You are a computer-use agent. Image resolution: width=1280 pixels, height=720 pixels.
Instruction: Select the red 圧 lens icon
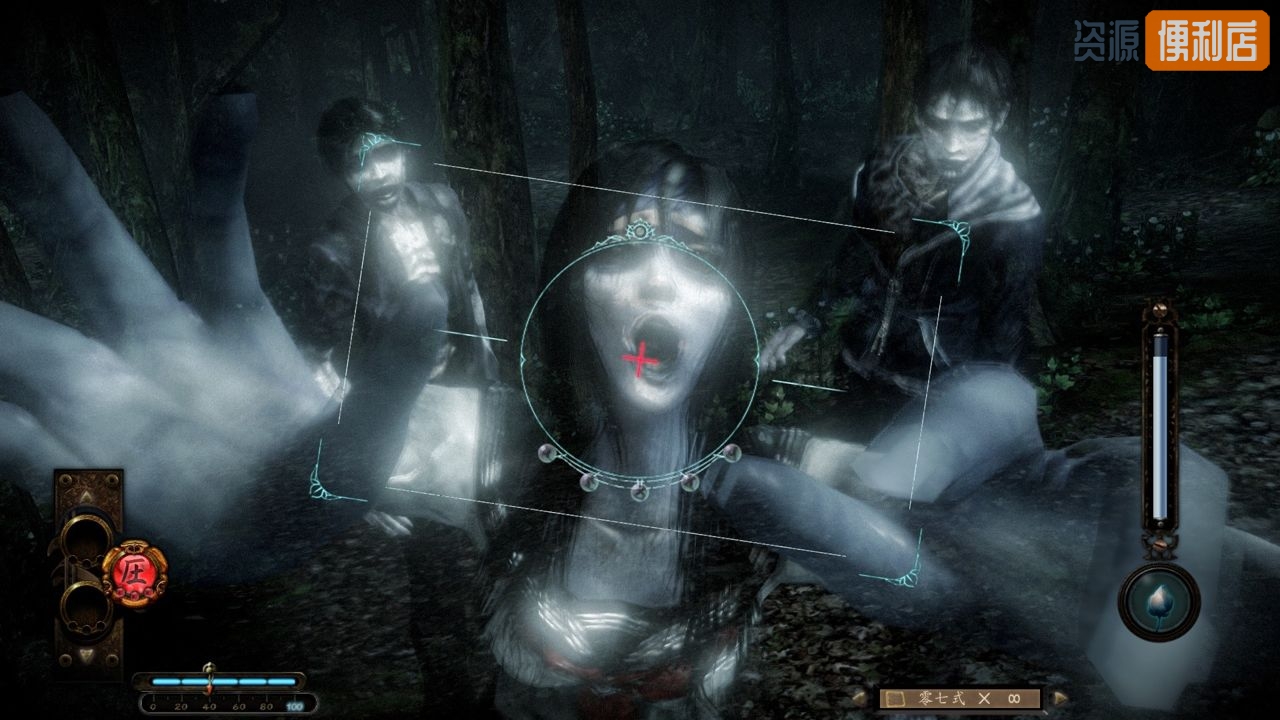(x=135, y=571)
